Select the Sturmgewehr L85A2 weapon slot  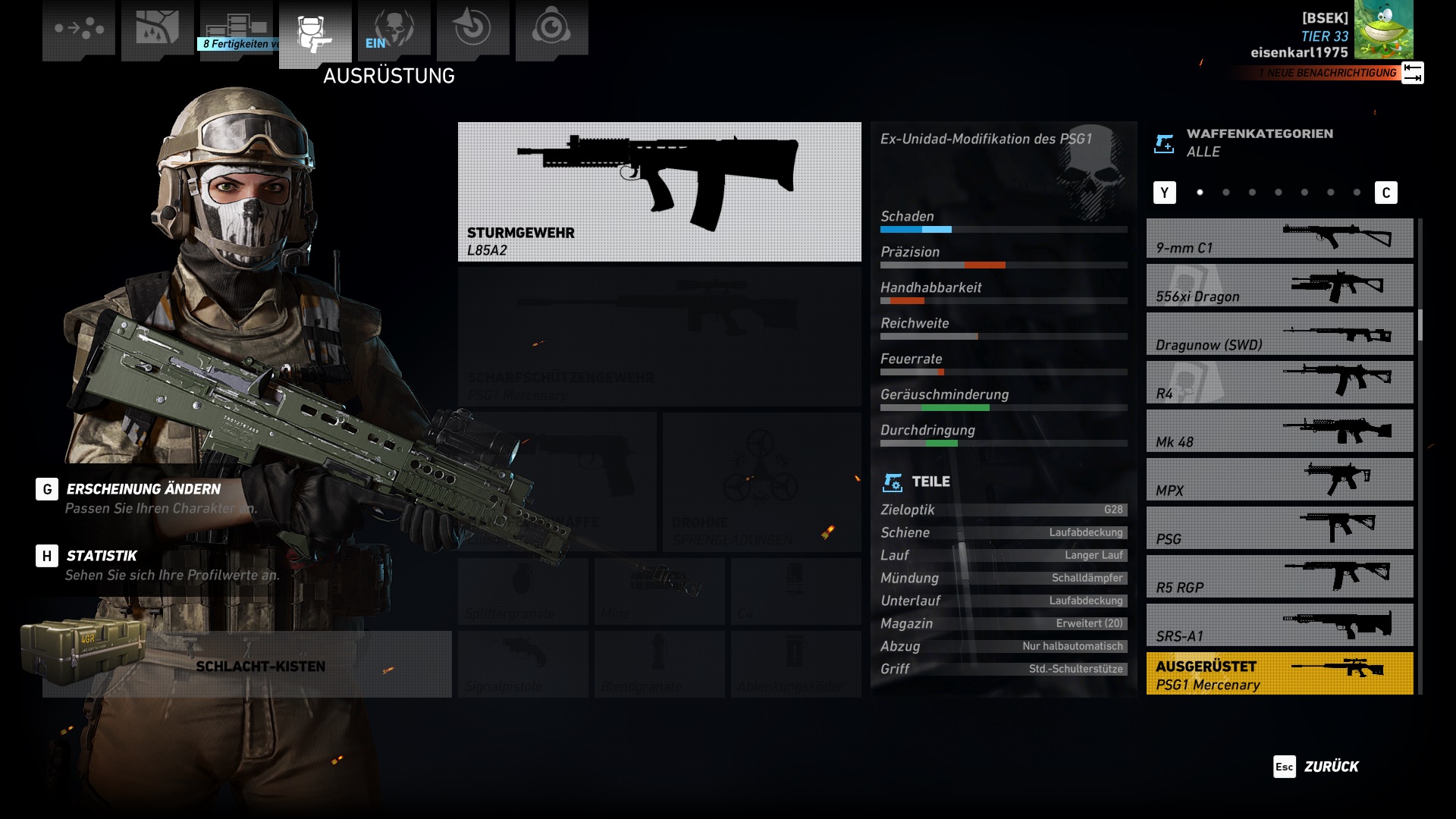pyautogui.click(x=659, y=192)
